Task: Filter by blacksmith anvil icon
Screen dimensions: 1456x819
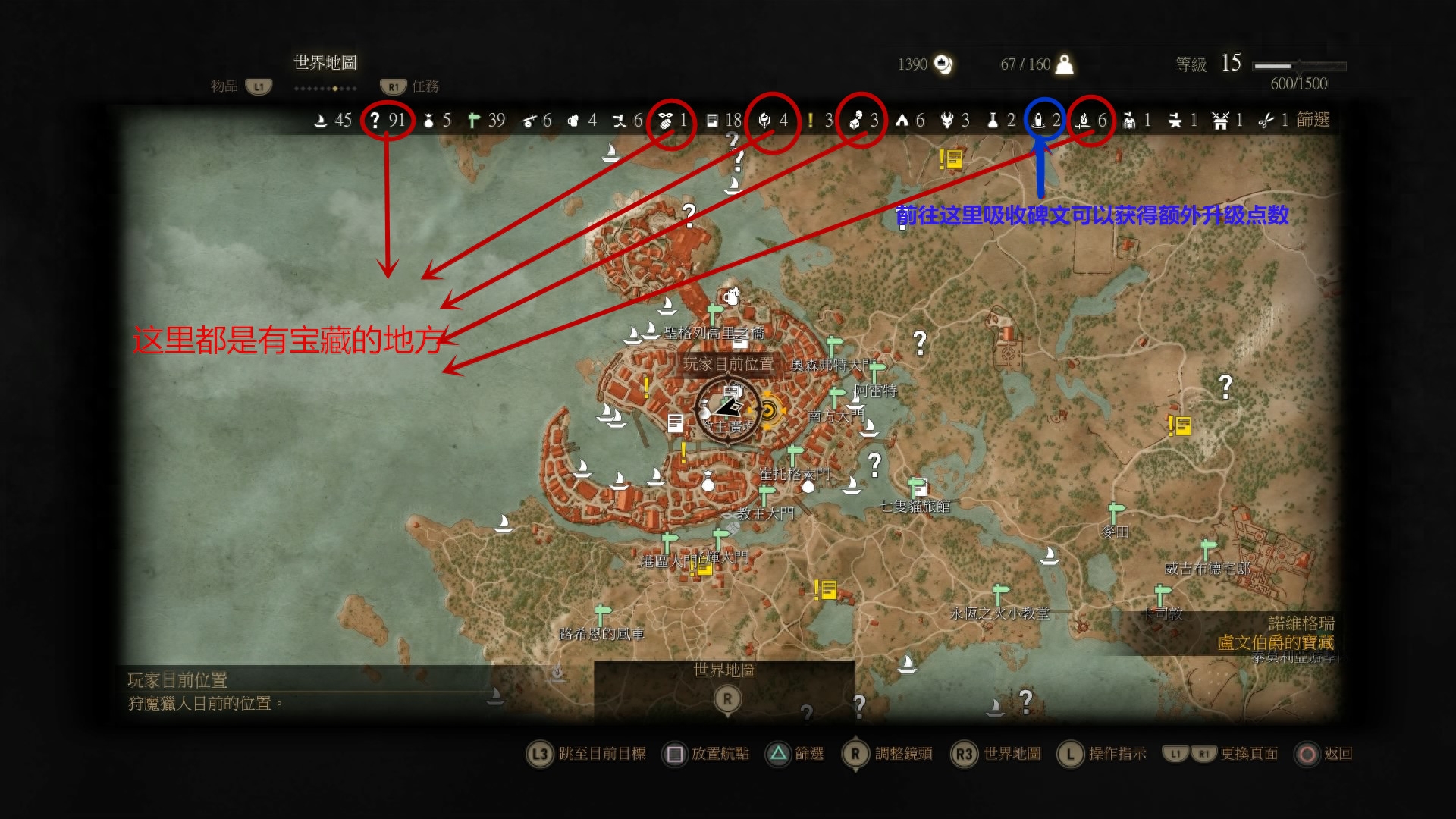Action: click(x=1175, y=120)
